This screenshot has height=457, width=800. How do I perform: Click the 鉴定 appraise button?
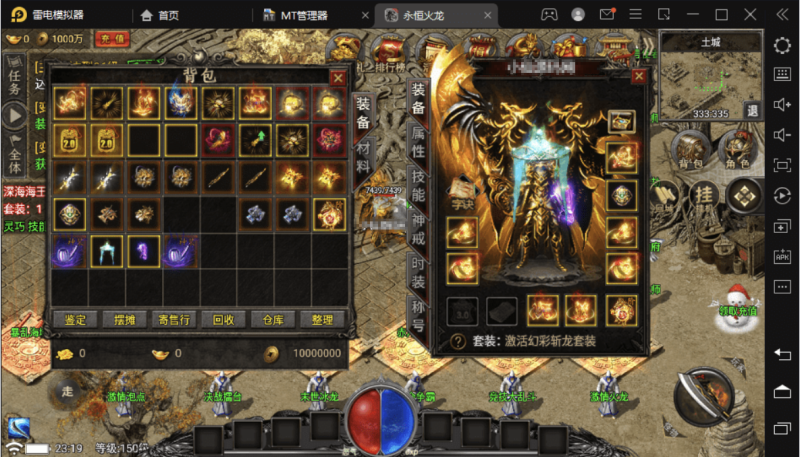pyautogui.click(x=75, y=320)
